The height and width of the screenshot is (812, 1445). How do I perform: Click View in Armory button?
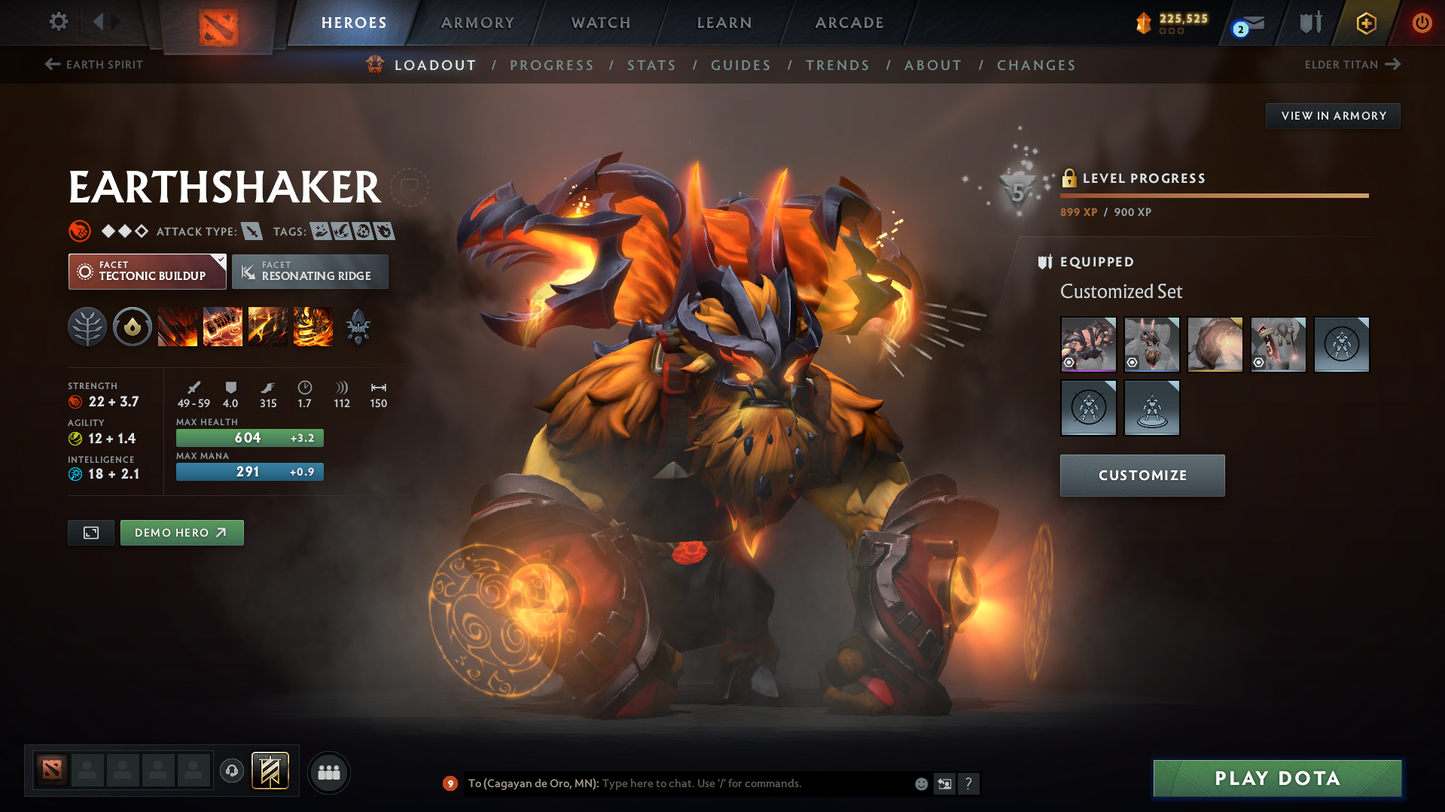pyautogui.click(x=1333, y=116)
